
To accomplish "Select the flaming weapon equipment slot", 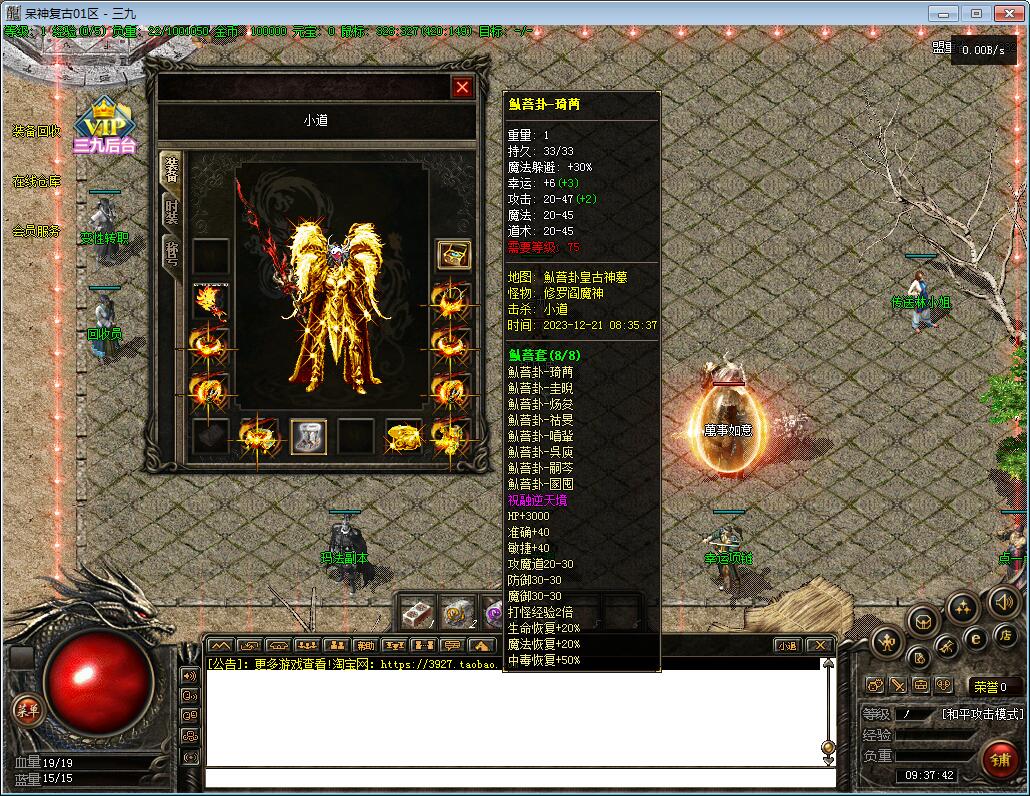I will pyautogui.click(x=210, y=300).
